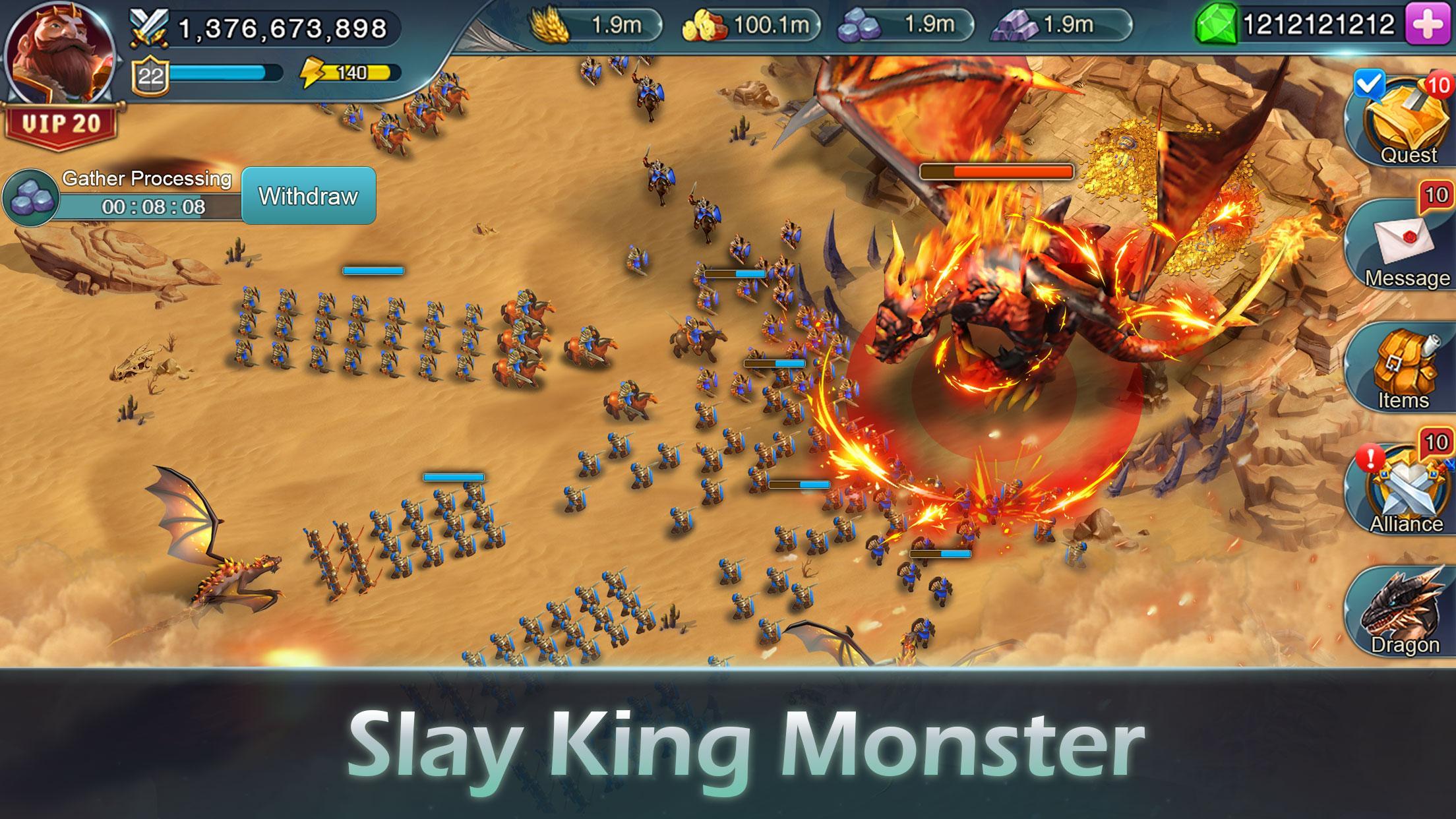Select the gold coins resource icon
The height and width of the screenshot is (819, 1456).
[x=705, y=24]
